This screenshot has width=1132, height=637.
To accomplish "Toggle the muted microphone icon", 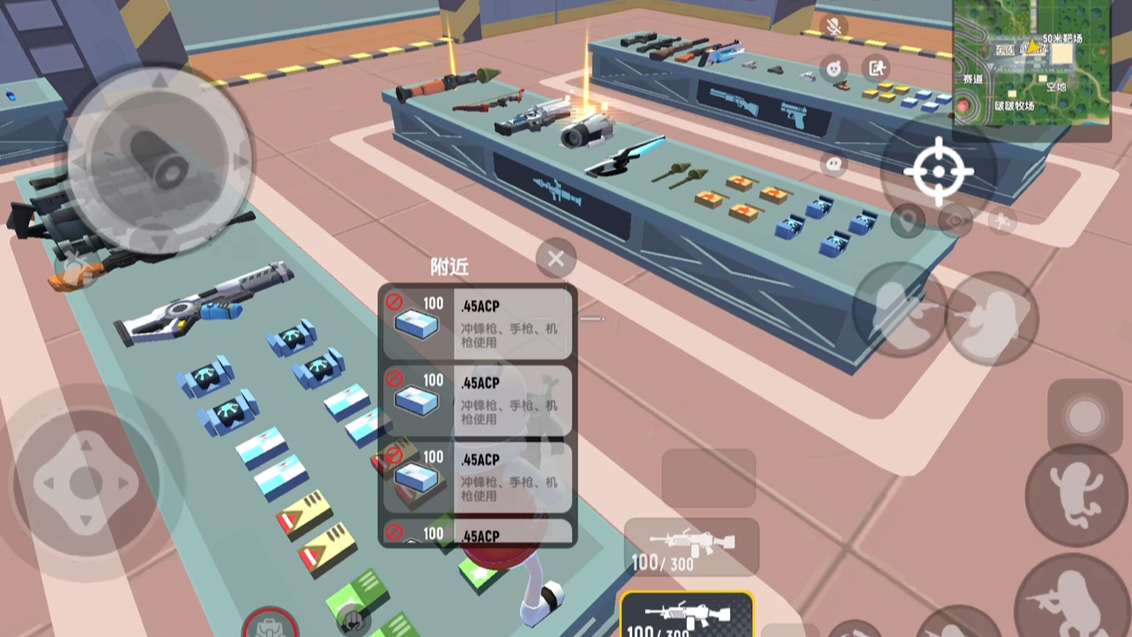I will (x=833, y=26).
